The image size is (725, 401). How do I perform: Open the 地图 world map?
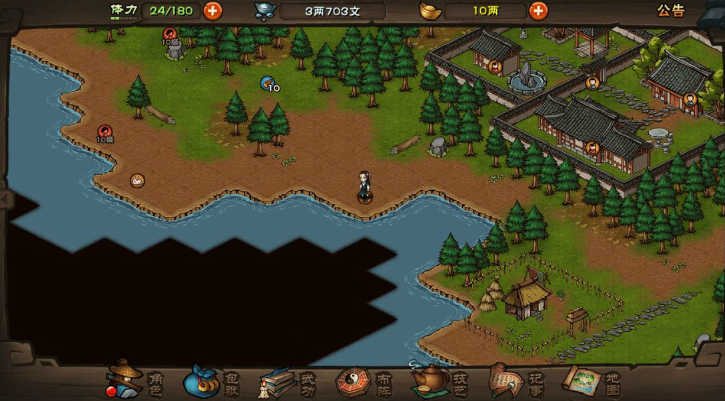594,381
